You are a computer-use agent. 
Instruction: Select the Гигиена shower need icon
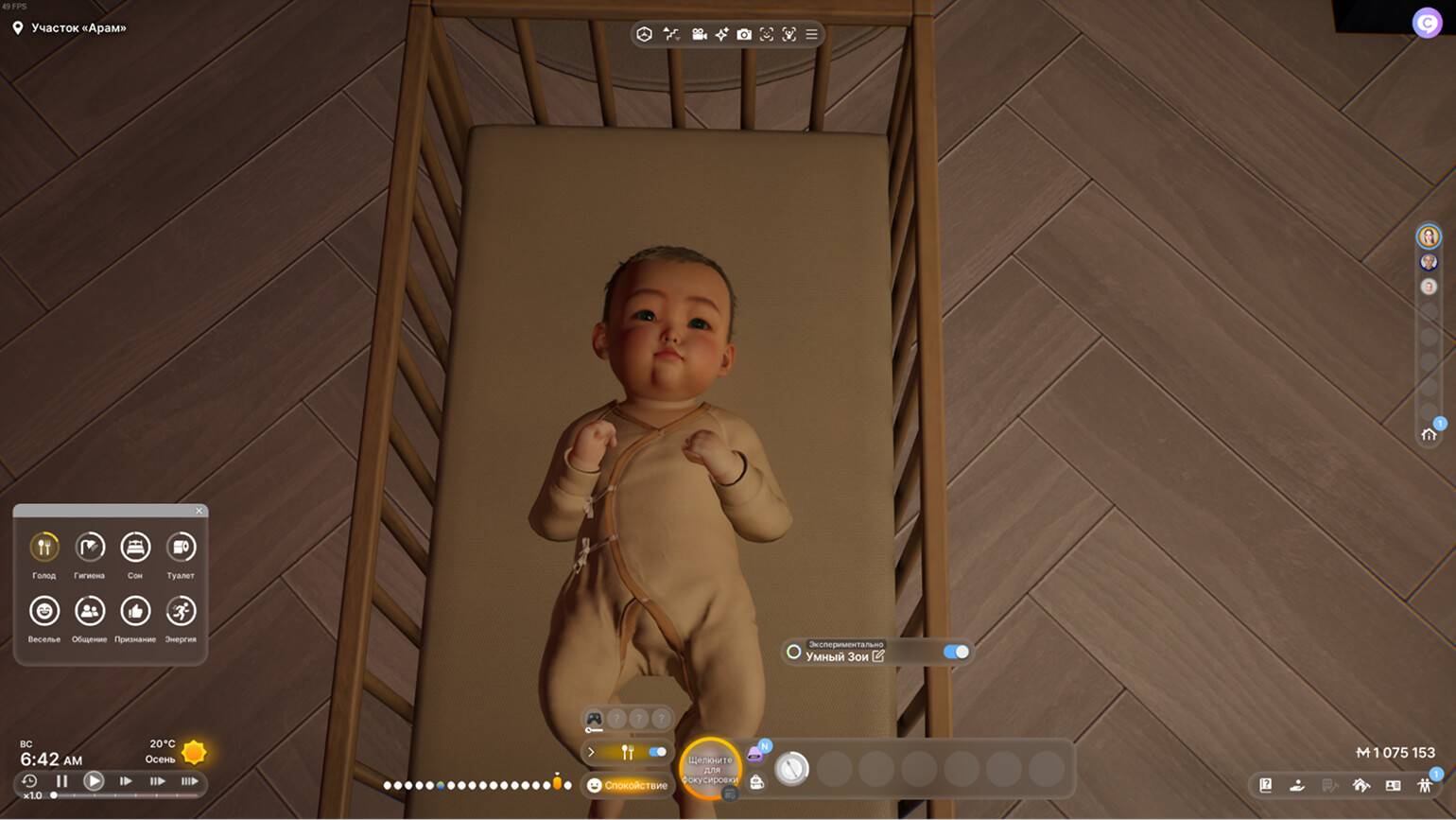pyautogui.click(x=90, y=548)
